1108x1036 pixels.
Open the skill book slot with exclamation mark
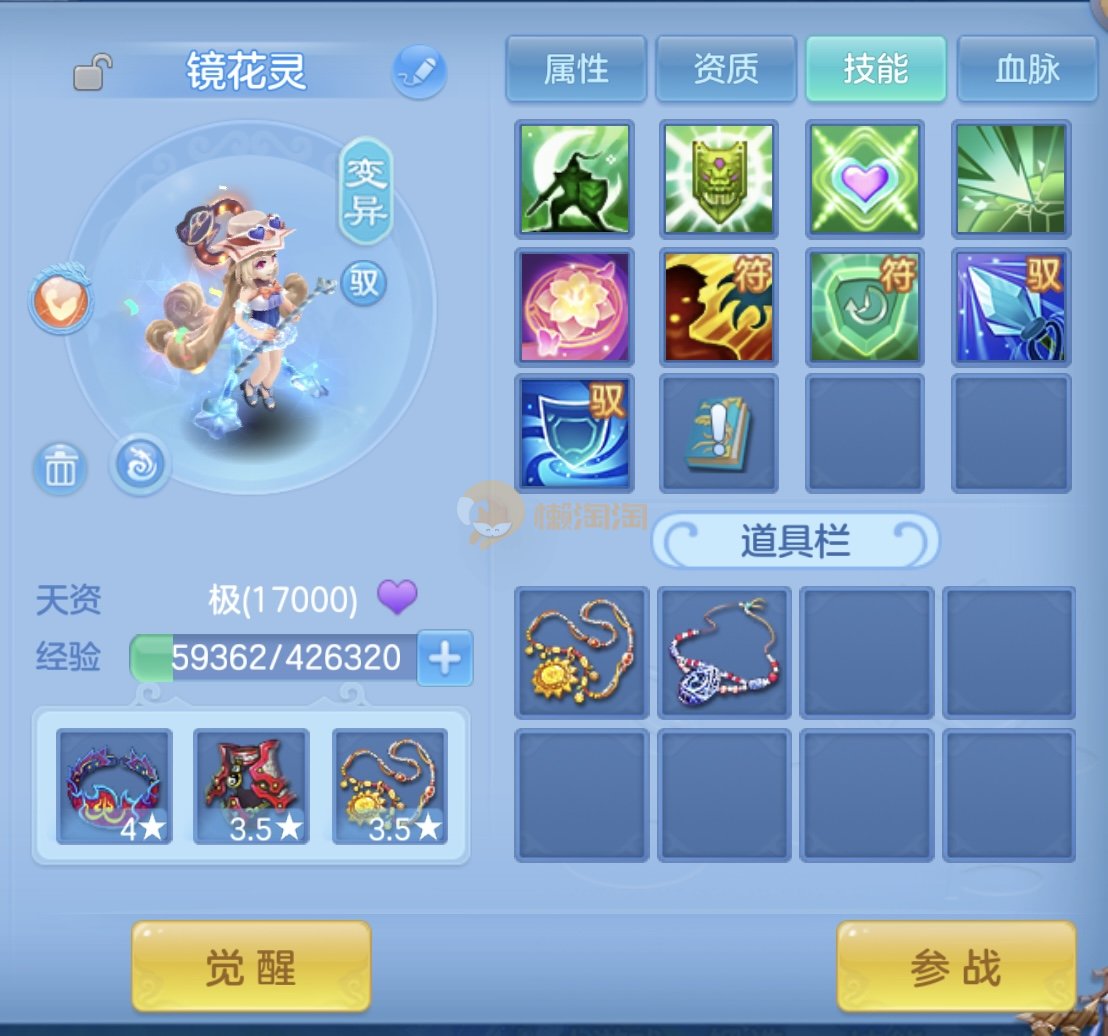tap(720, 433)
